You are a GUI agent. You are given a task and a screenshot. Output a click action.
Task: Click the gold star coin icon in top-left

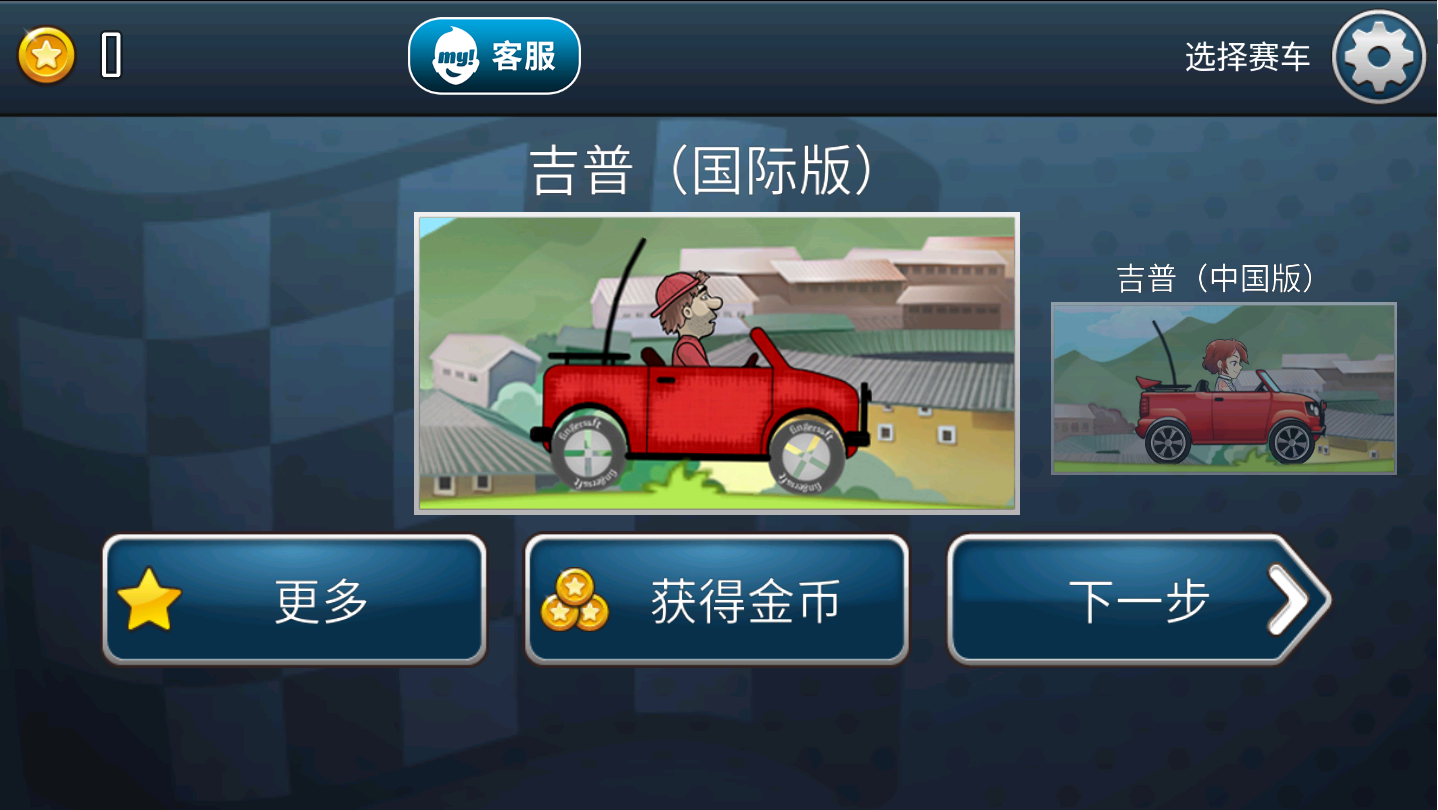coord(45,55)
